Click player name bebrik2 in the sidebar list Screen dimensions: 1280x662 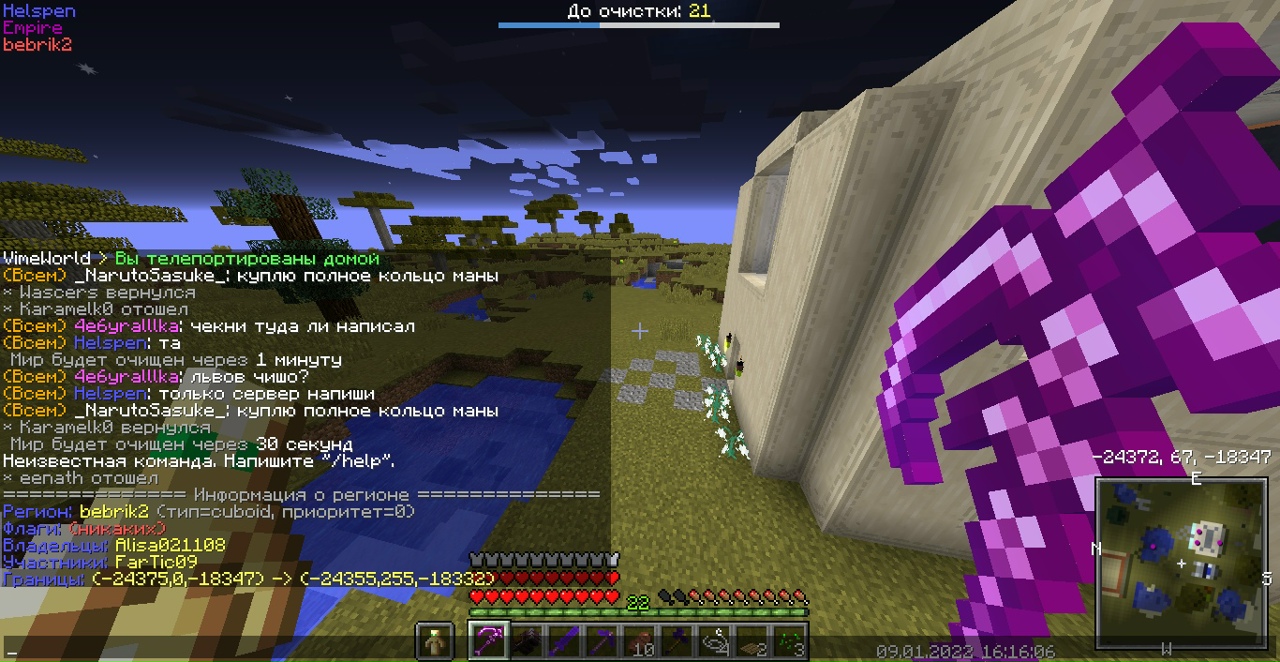(37, 45)
